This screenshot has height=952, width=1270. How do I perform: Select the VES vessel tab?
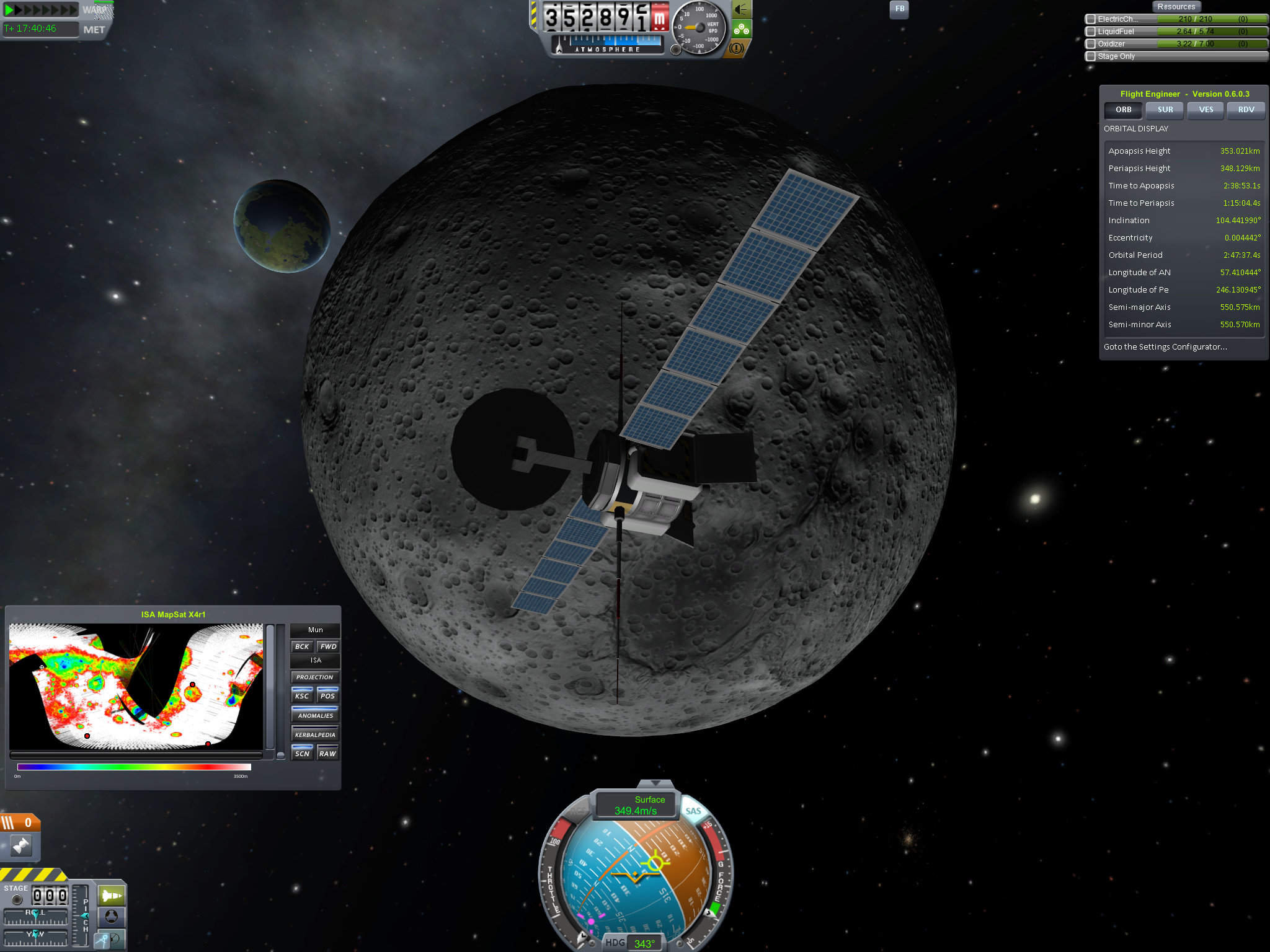pyautogui.click(x=1206, y=110)
